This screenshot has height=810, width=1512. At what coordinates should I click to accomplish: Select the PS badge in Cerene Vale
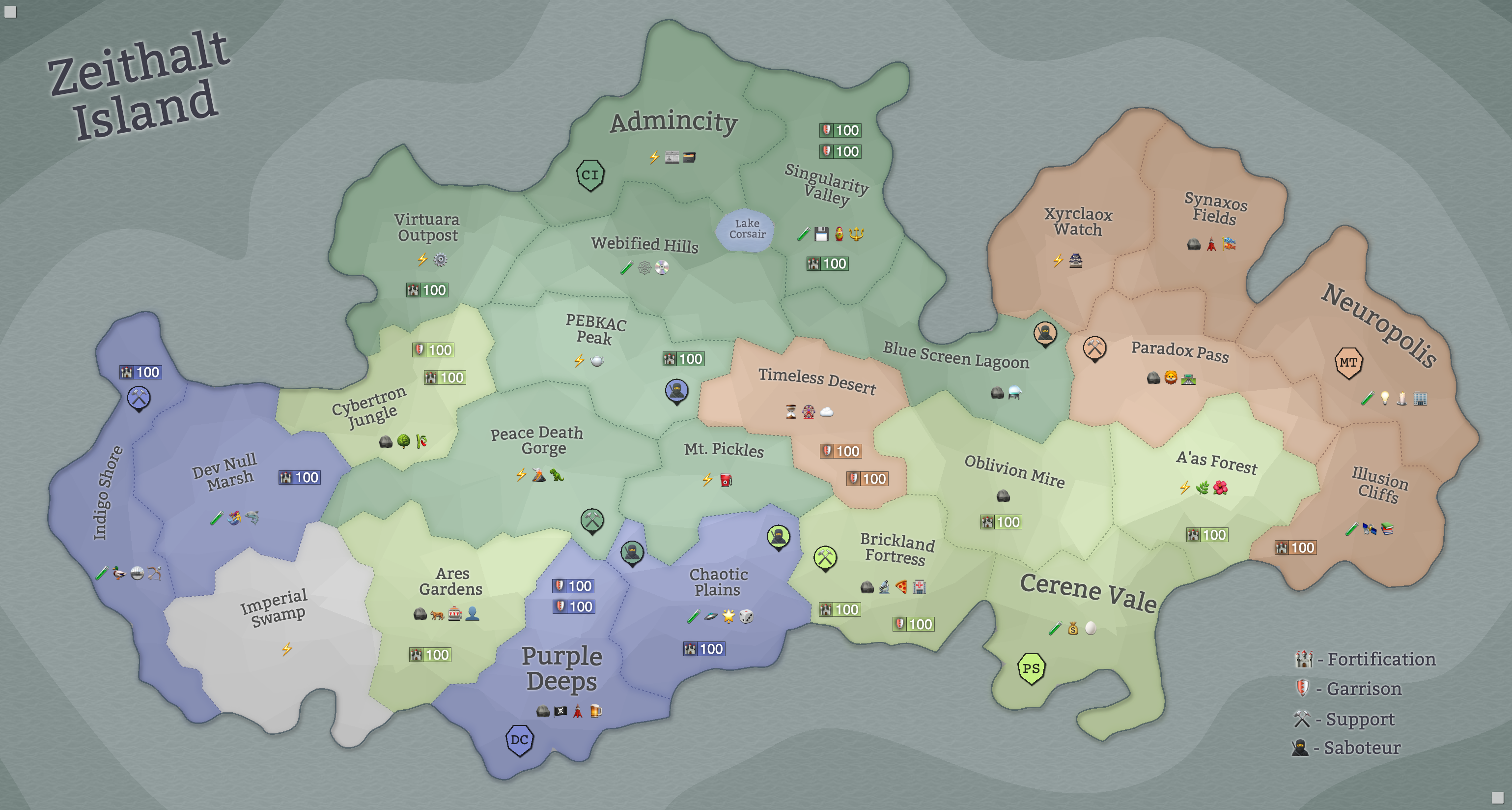1030,668
